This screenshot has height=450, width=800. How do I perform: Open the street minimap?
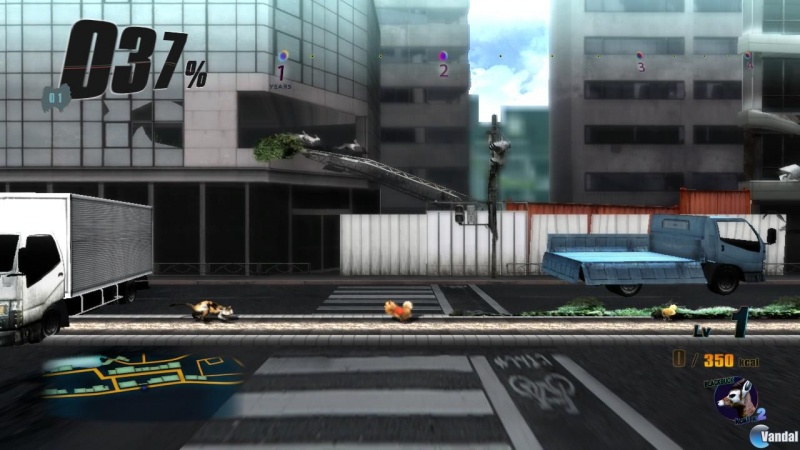click(142, 379)
